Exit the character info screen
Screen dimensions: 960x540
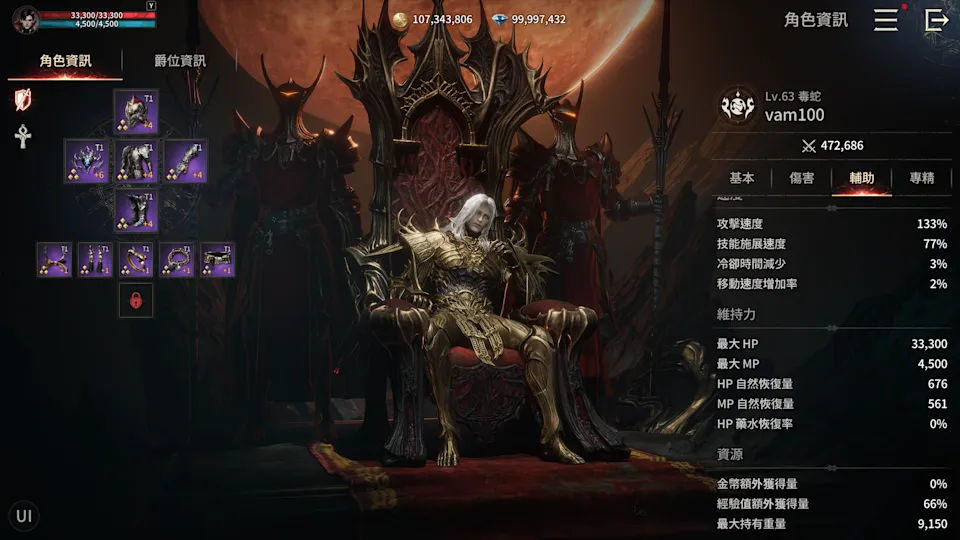(x=936, y=20)
